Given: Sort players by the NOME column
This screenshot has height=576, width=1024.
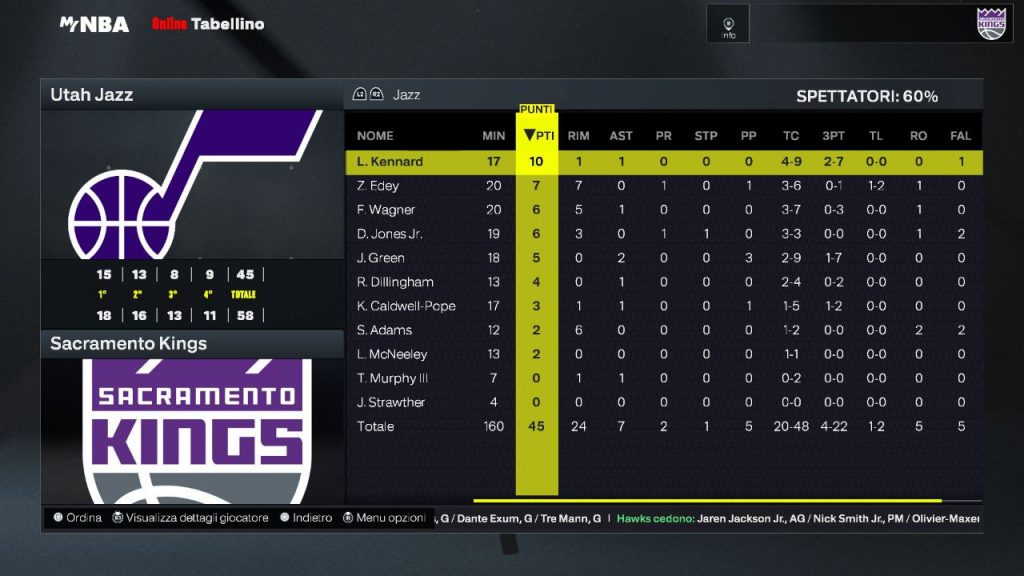Looking at the screenshot, I should coord(375,136).
